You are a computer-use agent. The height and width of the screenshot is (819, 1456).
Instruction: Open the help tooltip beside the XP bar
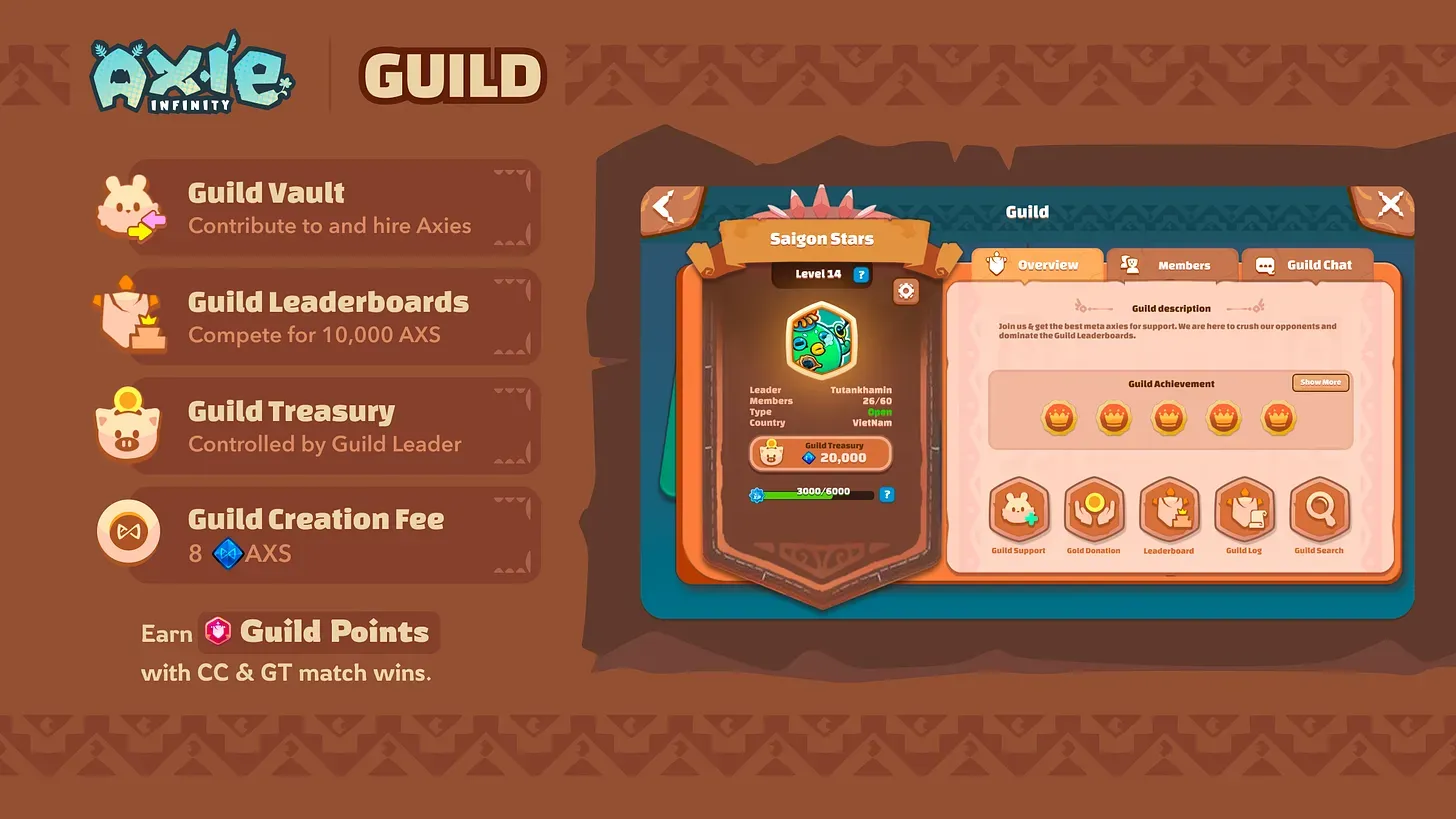point(886,493)
